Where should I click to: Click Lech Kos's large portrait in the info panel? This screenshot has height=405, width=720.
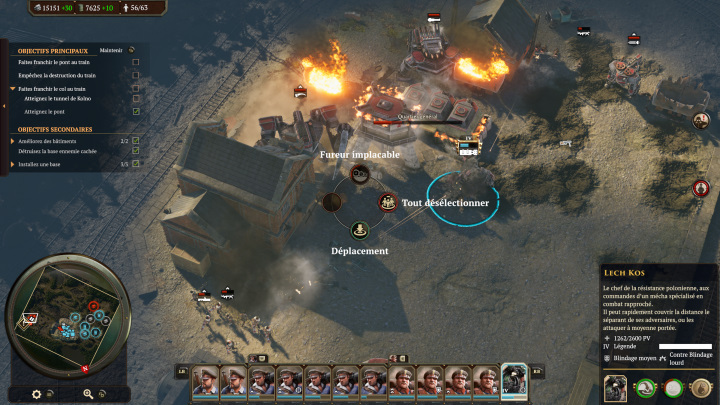[617, 387]
